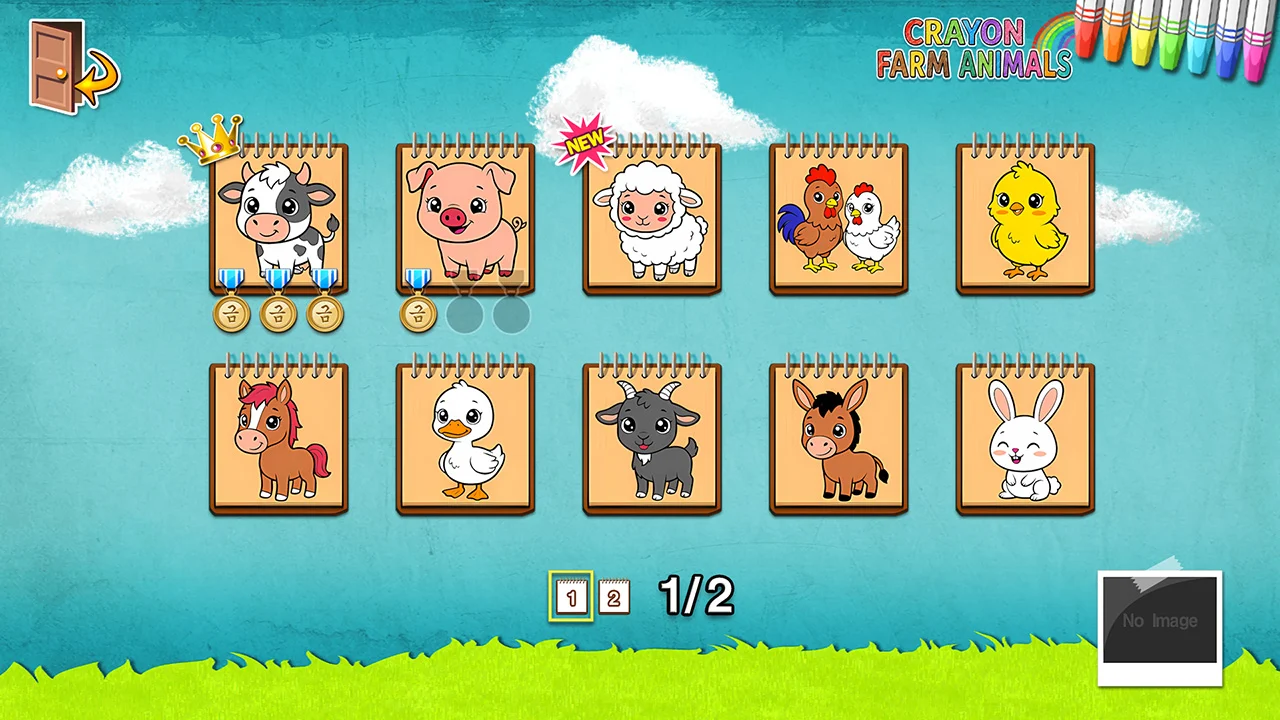Select the yellow chick drawing

[x=1025, y=220]
